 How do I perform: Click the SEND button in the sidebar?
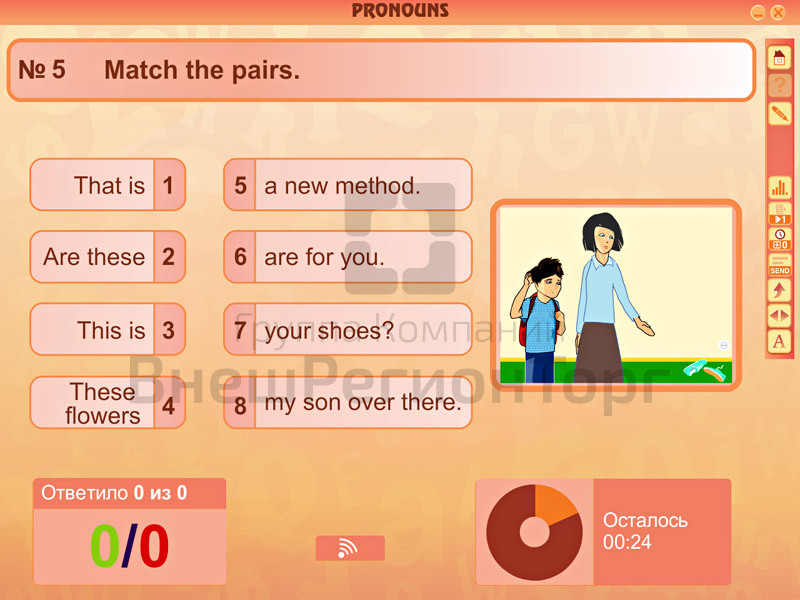point(779,265)
